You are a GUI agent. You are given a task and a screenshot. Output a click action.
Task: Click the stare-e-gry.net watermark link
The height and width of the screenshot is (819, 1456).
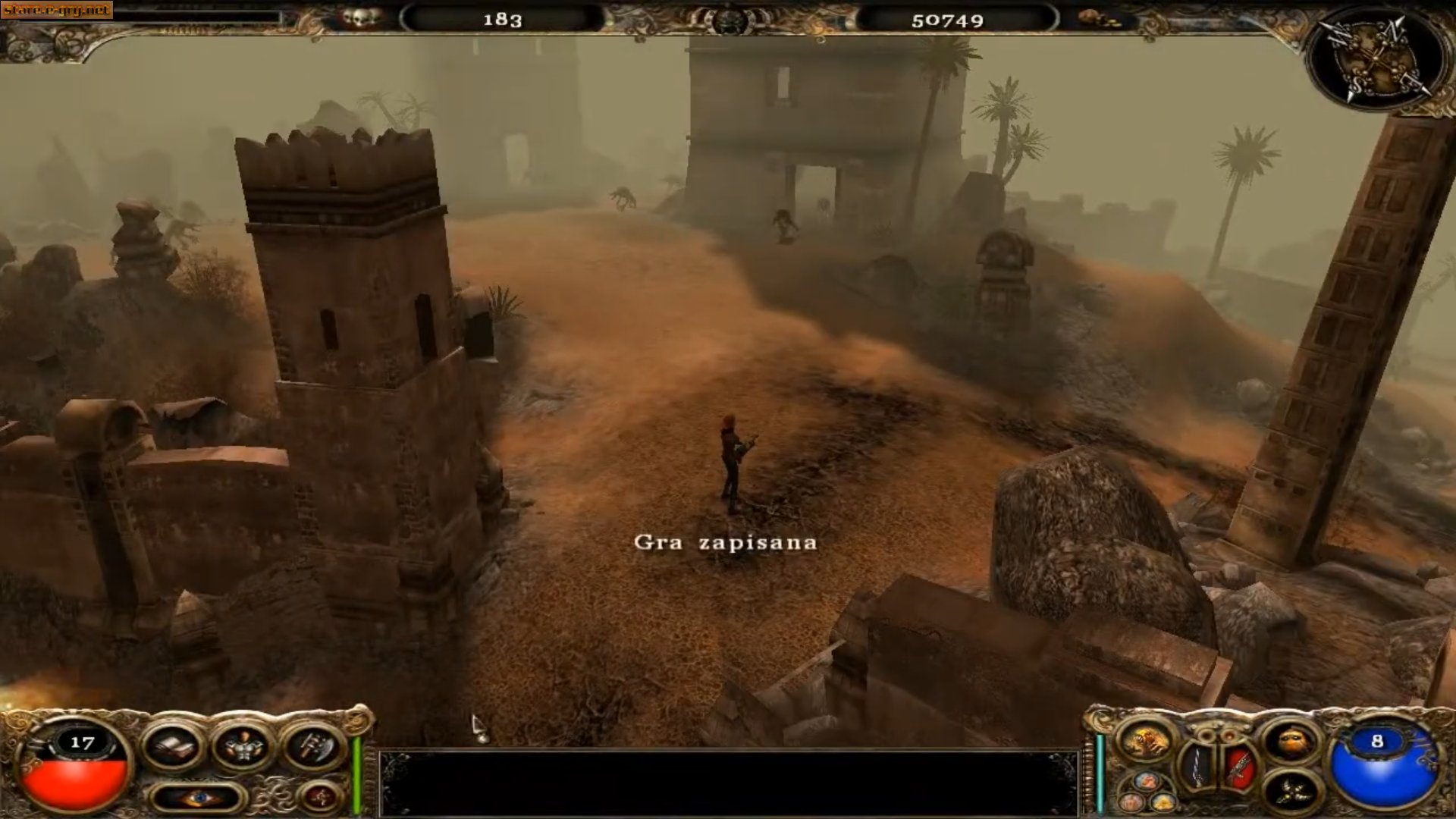pyautogui.click(x=57, y=10)
